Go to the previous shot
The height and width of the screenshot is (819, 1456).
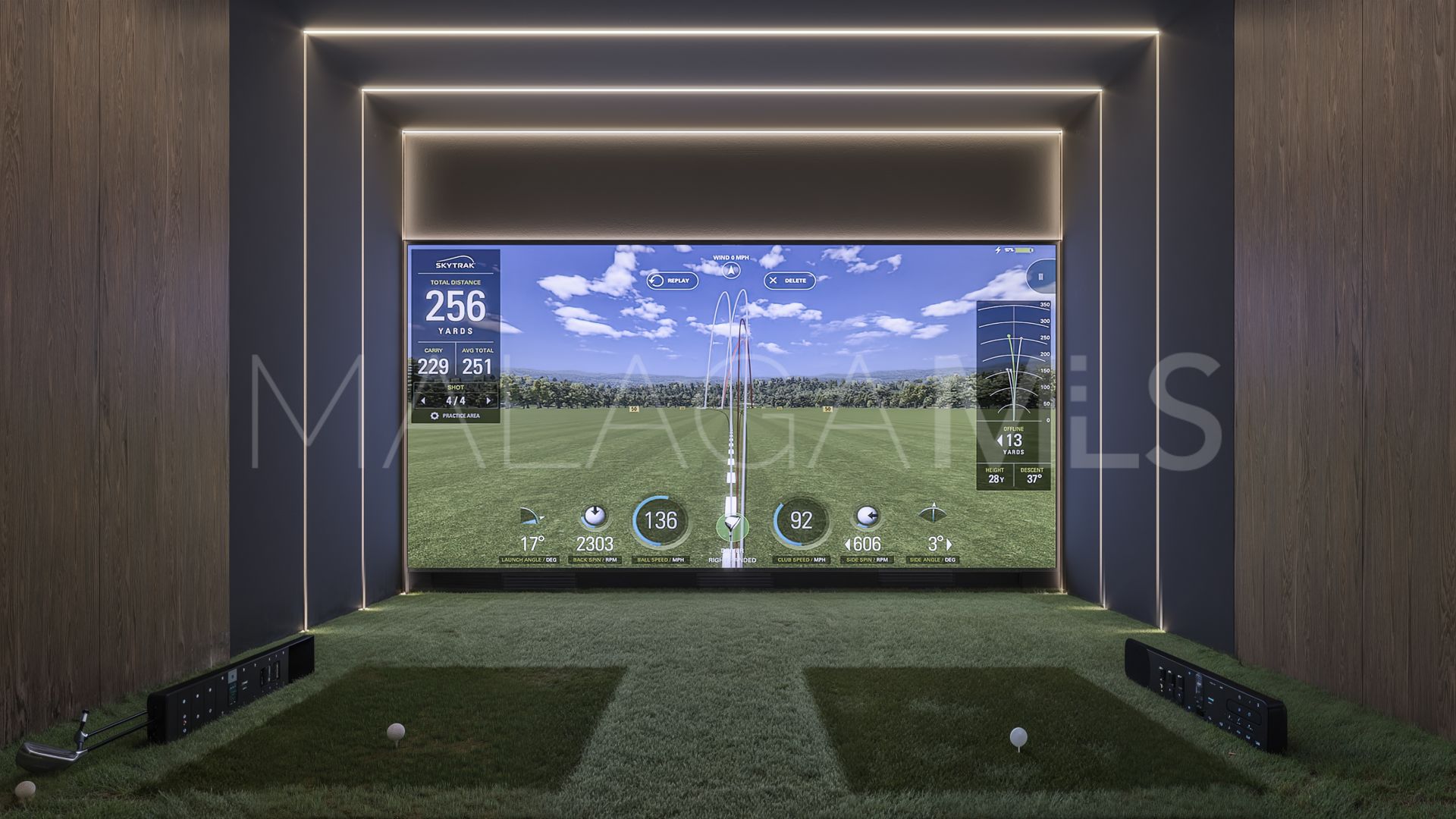point(423,400)
